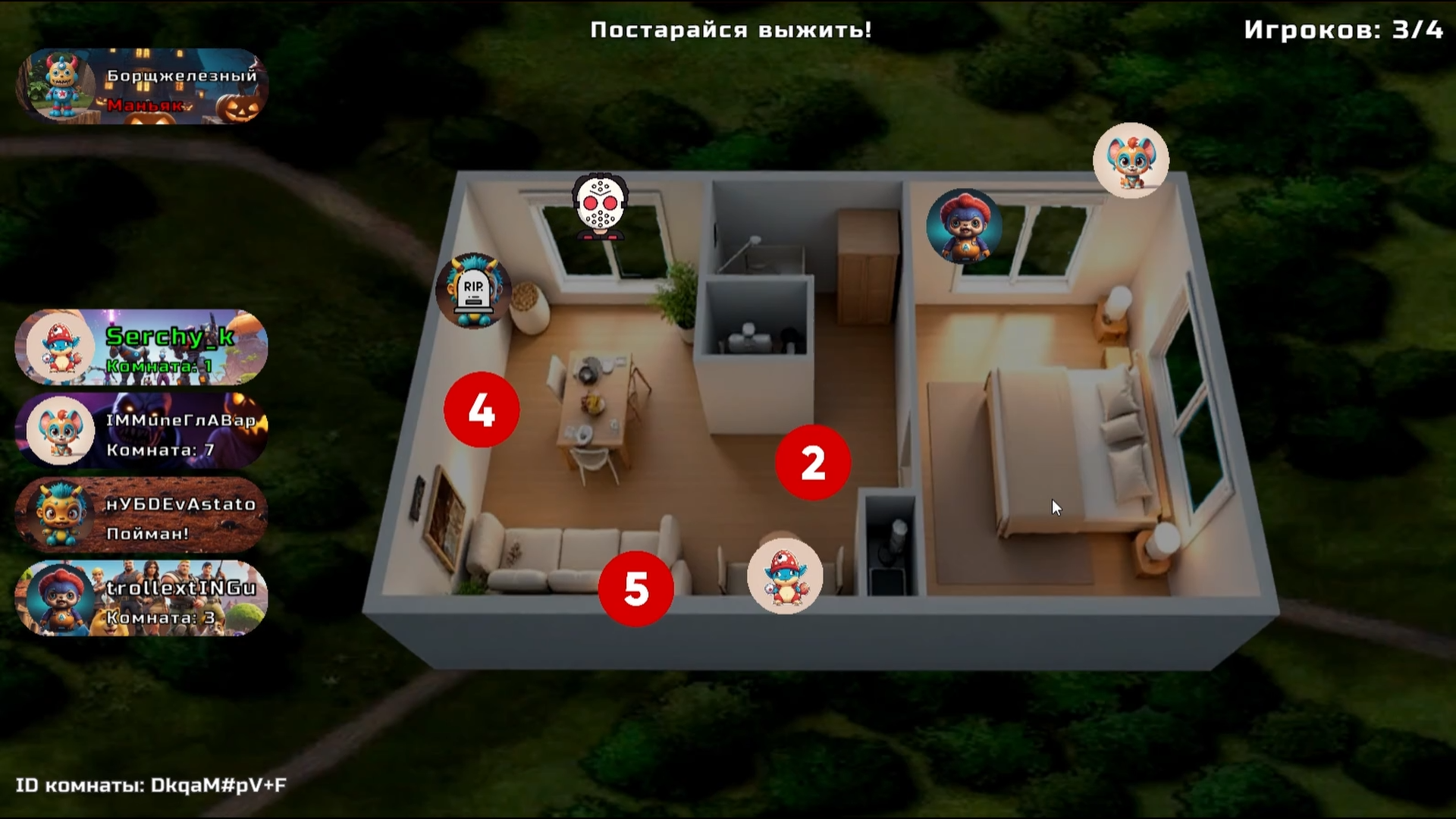Select room marker number 4
Viewport: 1456px width, 819px height.
point(482,410)
